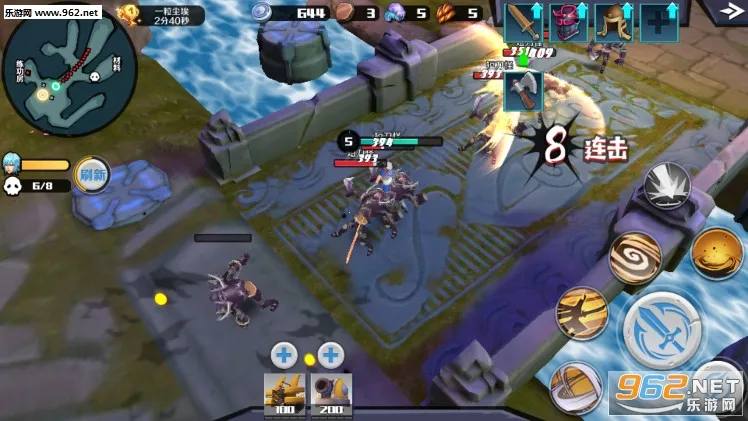Upgrade the wooden sword equipment slot
The height and width of the screenshot is (421, 748).
(522, 21)
